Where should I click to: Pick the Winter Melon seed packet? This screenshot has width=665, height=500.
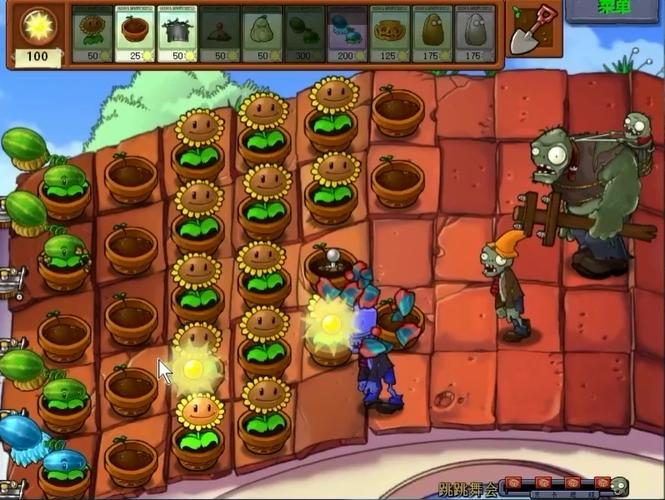346,34
